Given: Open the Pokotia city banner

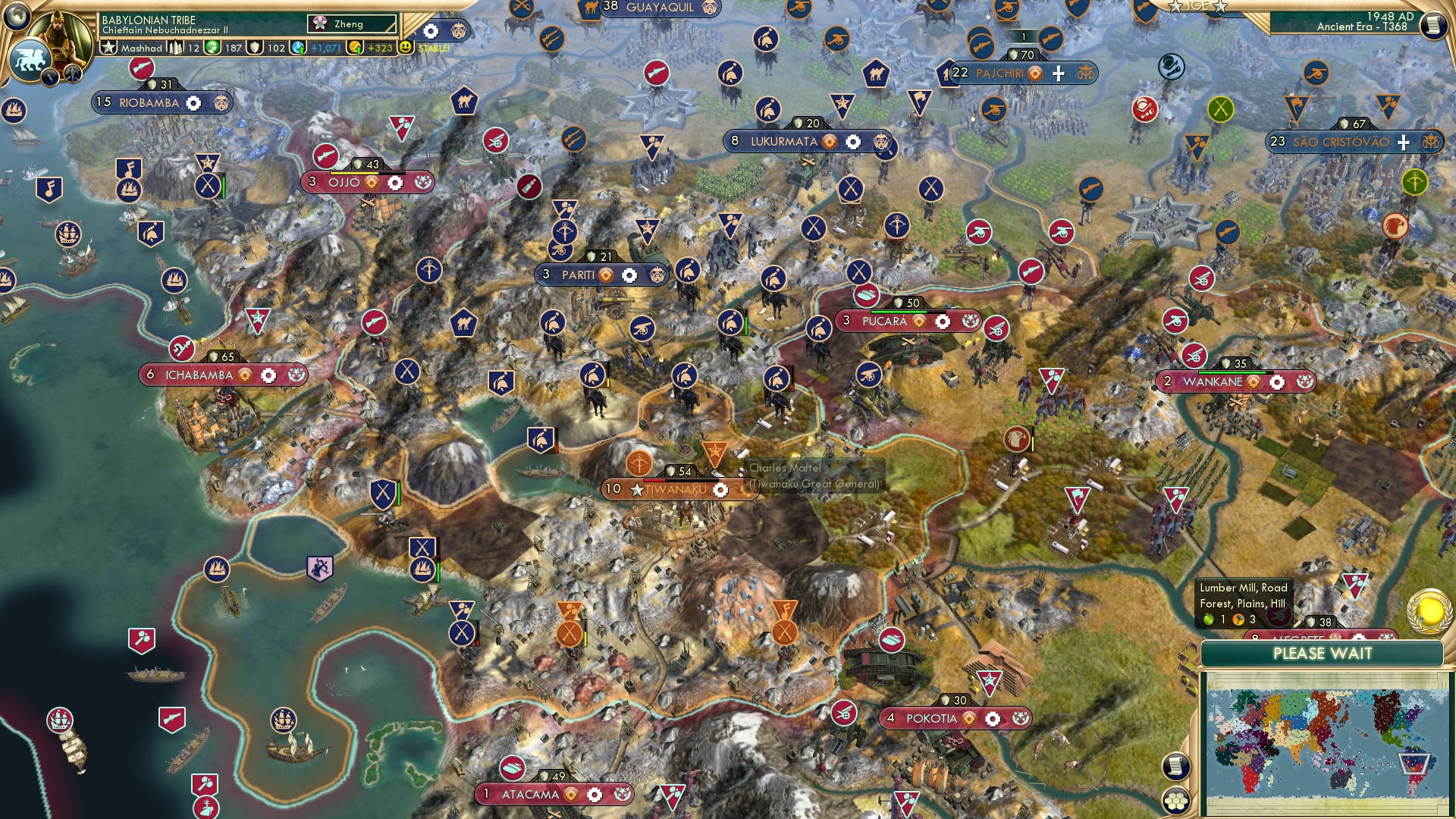Looking at the screenshot, I should tap(931, 719).
